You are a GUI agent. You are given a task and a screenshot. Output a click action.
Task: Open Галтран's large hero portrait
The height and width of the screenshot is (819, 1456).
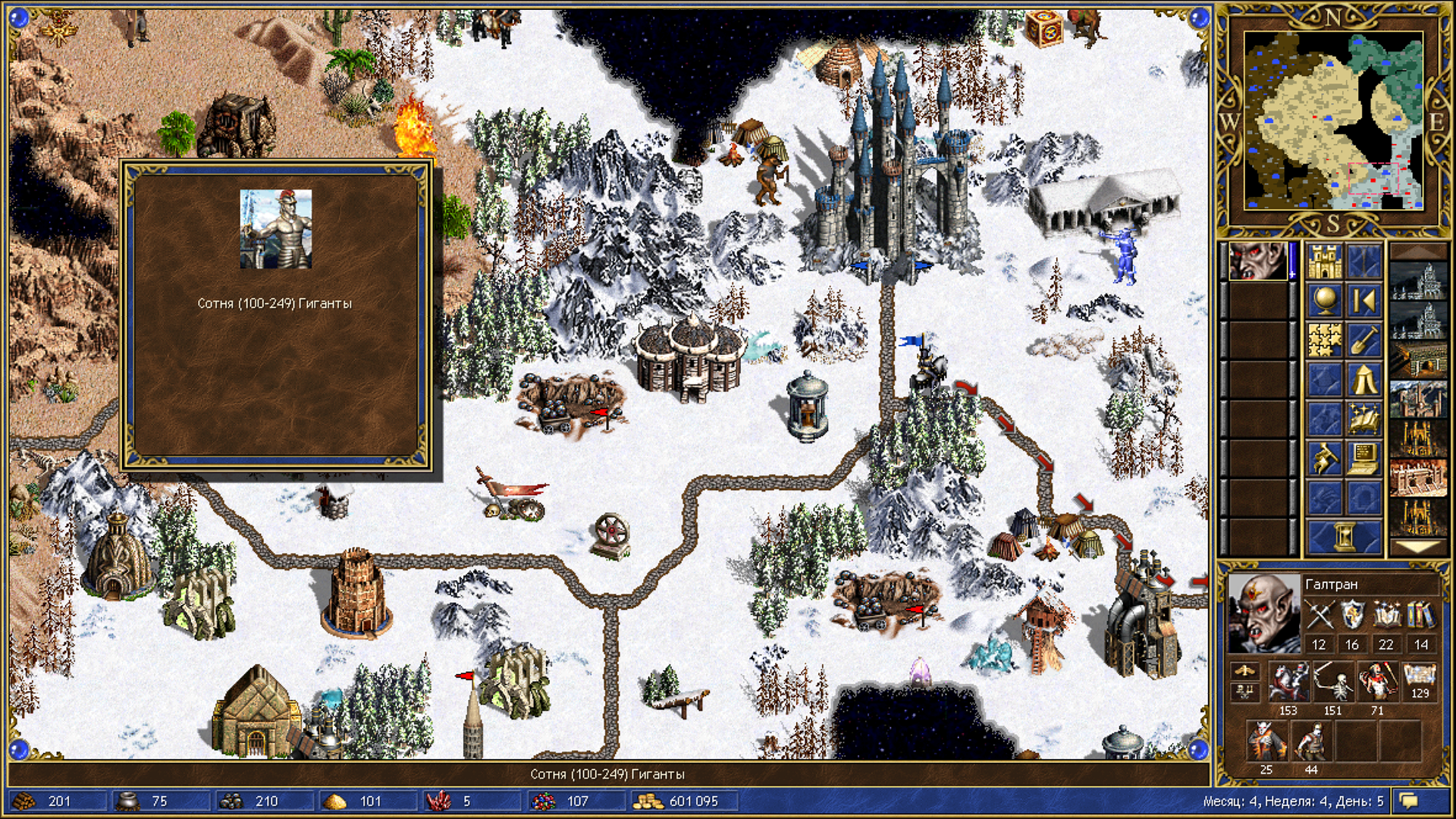[x=1263, y=613]
